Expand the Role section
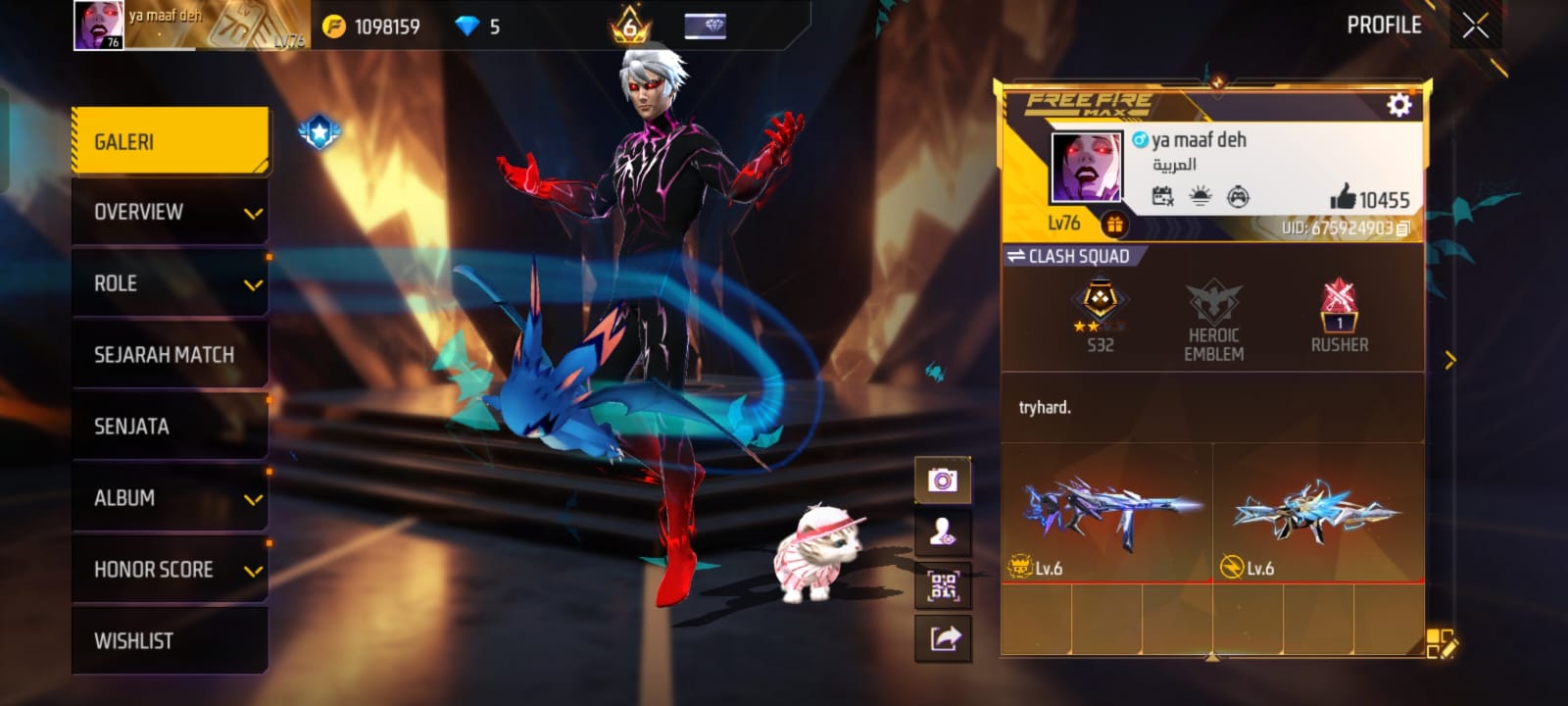 (x=170, y=283)
